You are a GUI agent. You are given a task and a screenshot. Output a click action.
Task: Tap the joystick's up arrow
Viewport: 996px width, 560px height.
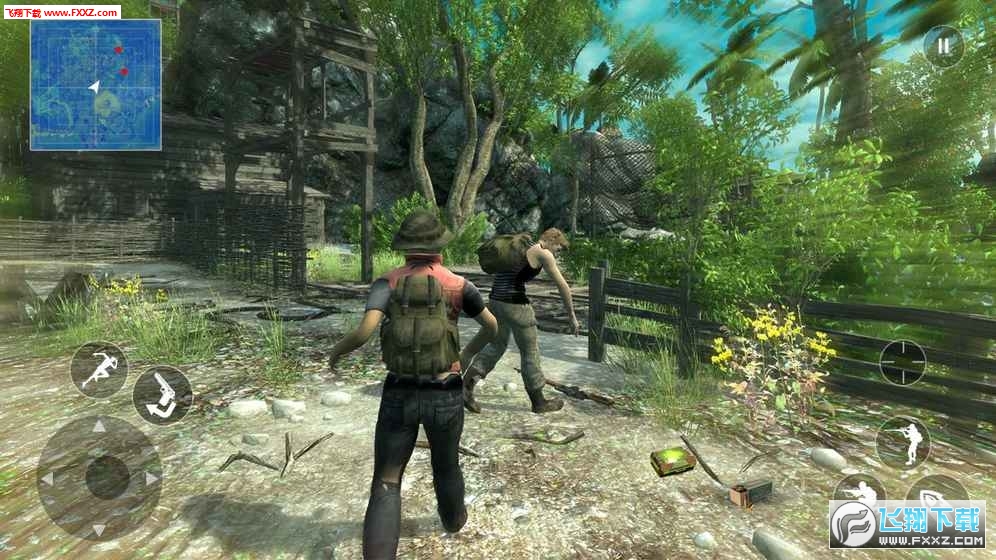coord(99,426)
